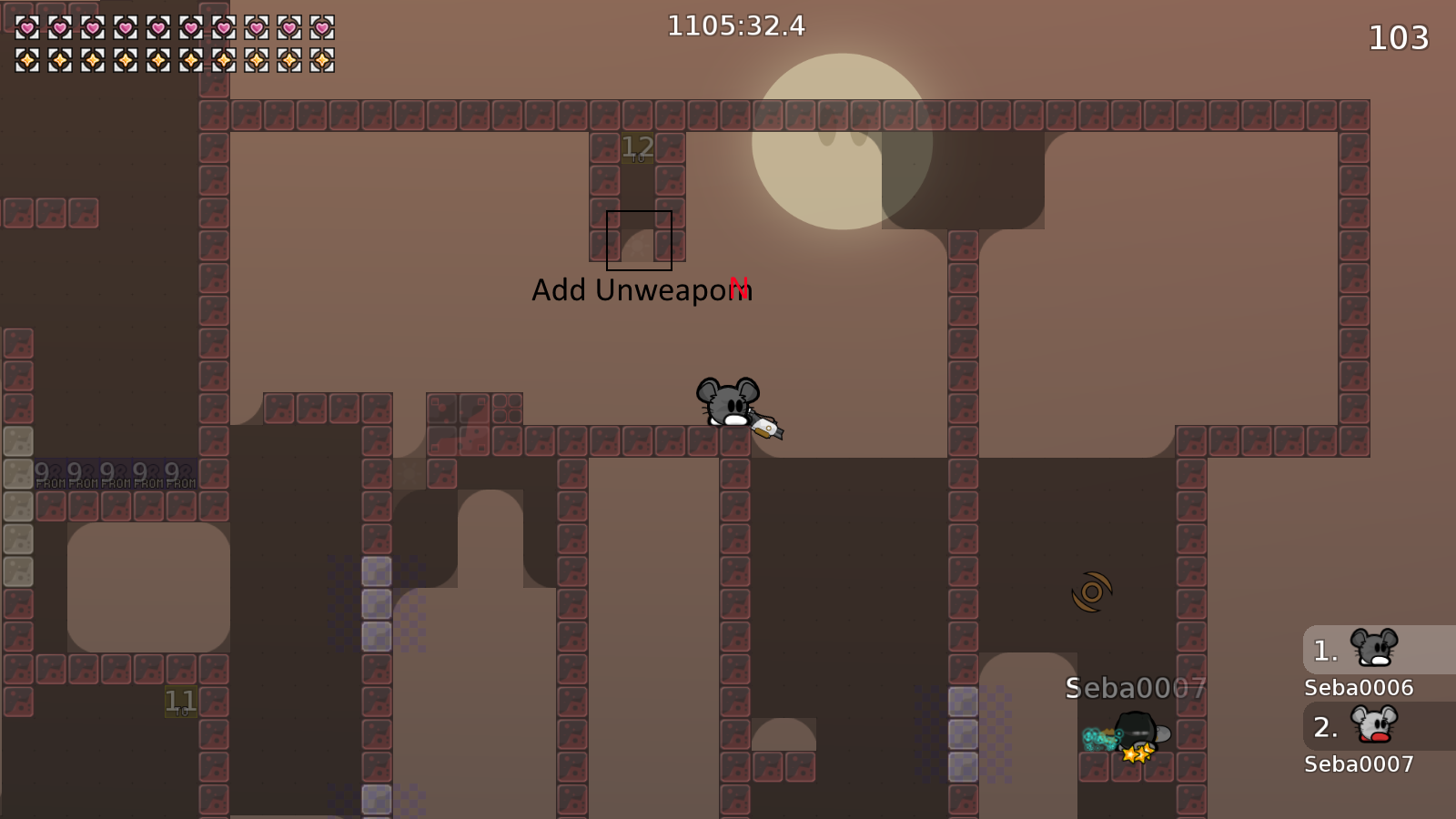Image resolution: width=1456 pixels, height=819 pixels.
Task: Click the race timer showing 1105:32.4
Action: coord(735,26)
